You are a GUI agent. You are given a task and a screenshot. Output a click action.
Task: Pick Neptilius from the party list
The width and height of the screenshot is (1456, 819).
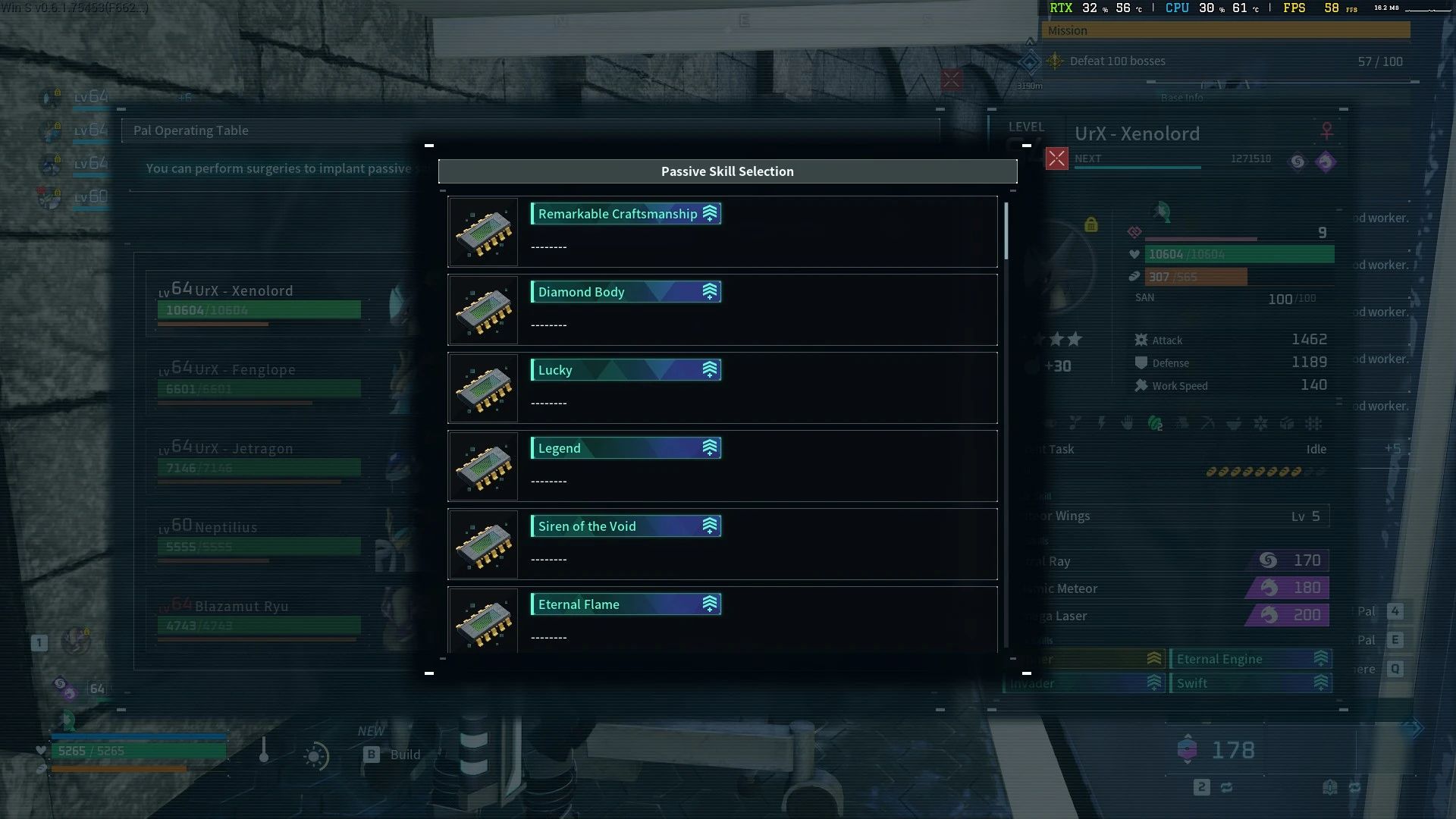[x=258, y=538]
